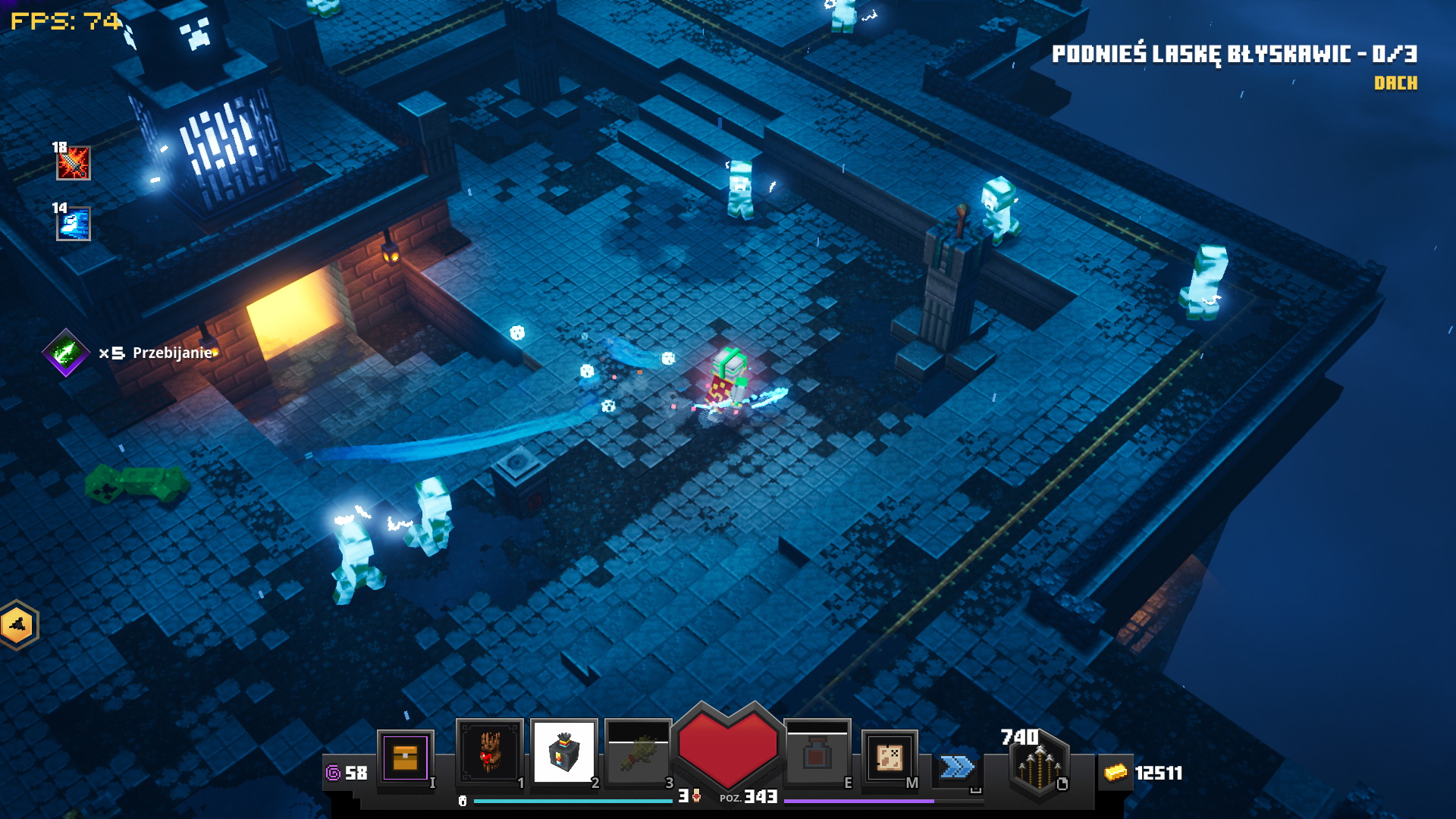Open the inventory chest slot
The image size is (1456, 819).
405,757
